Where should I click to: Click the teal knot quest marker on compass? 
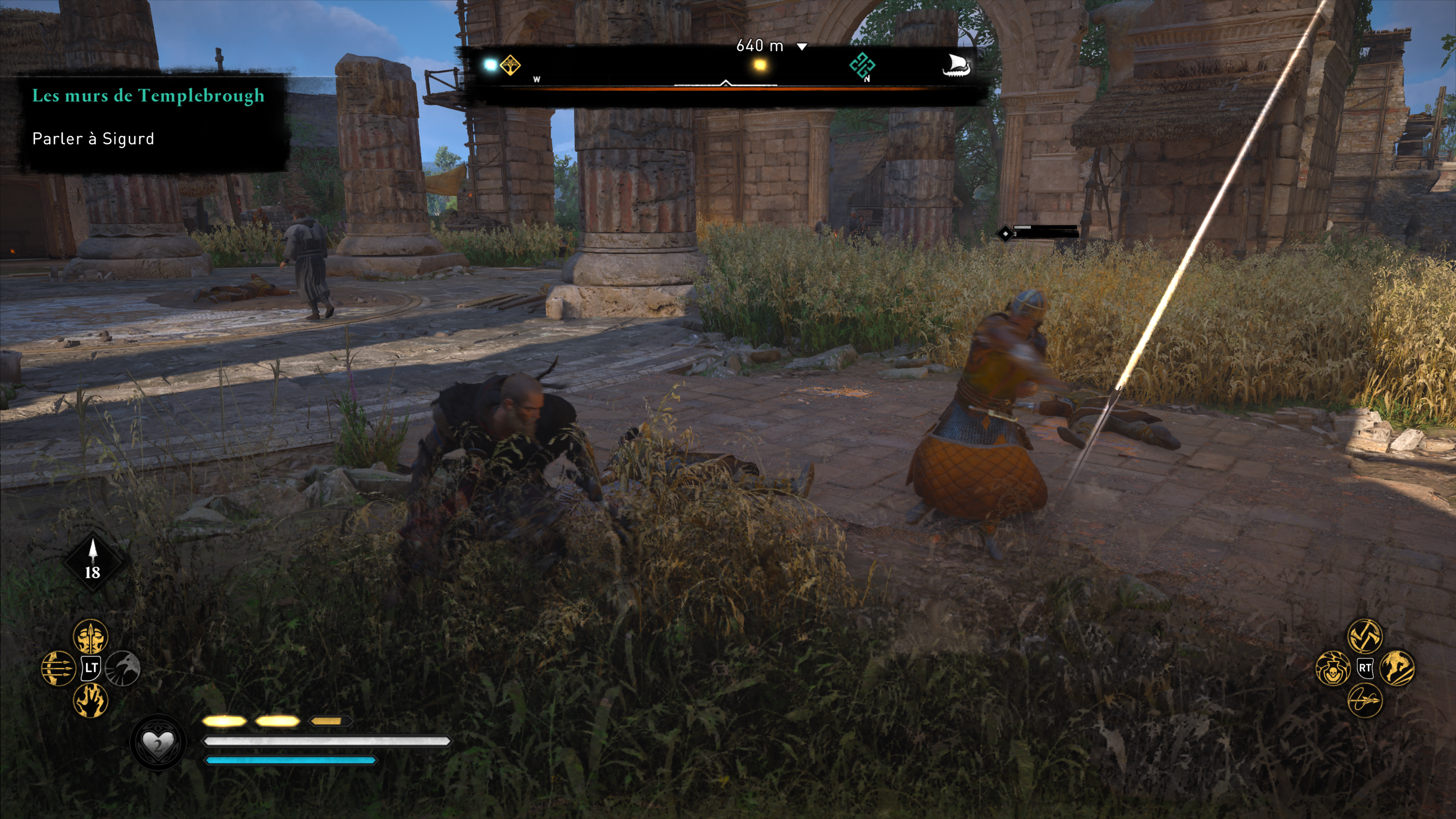coord(862,66)
